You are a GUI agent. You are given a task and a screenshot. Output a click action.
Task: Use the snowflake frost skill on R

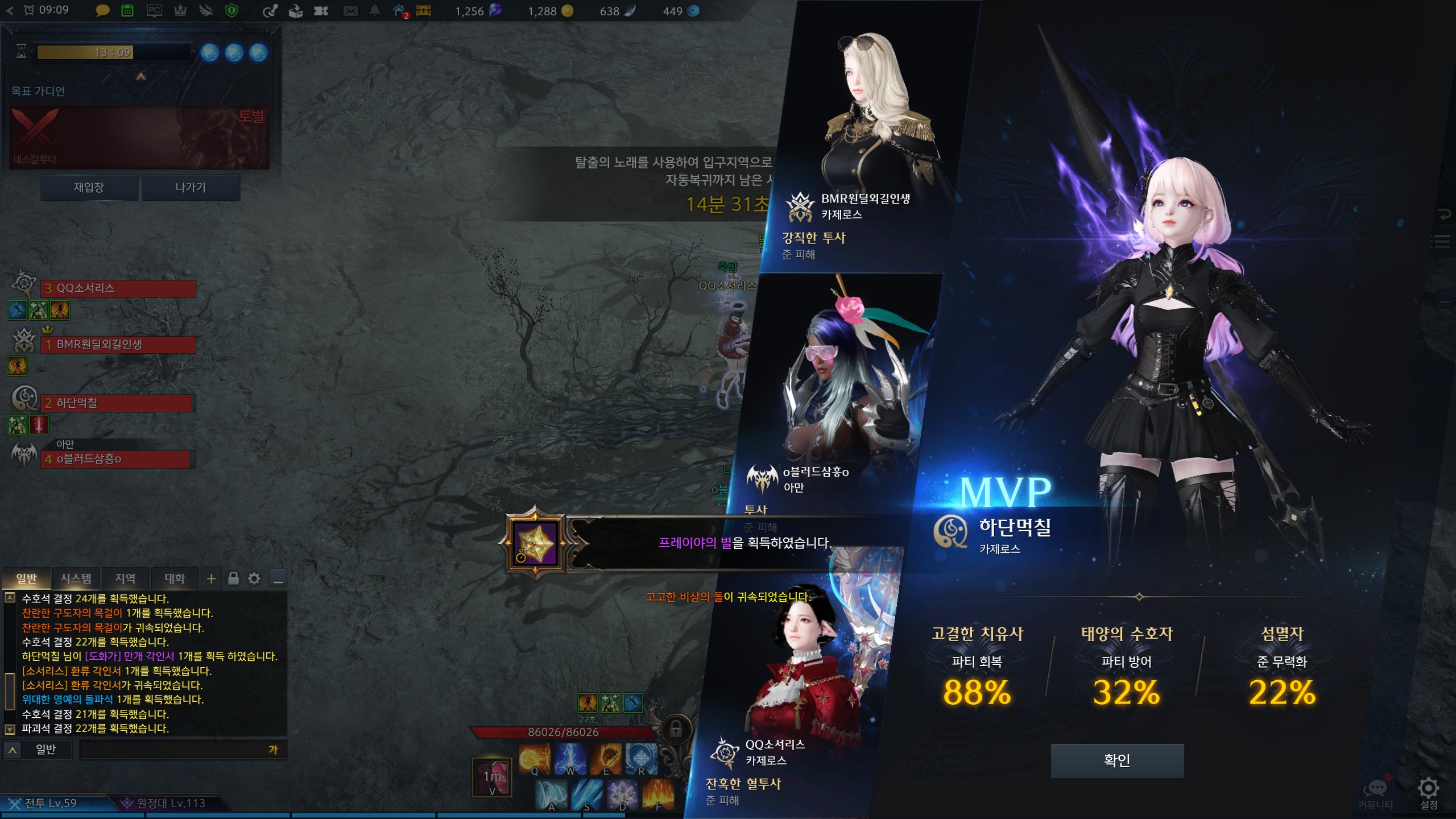641,759
